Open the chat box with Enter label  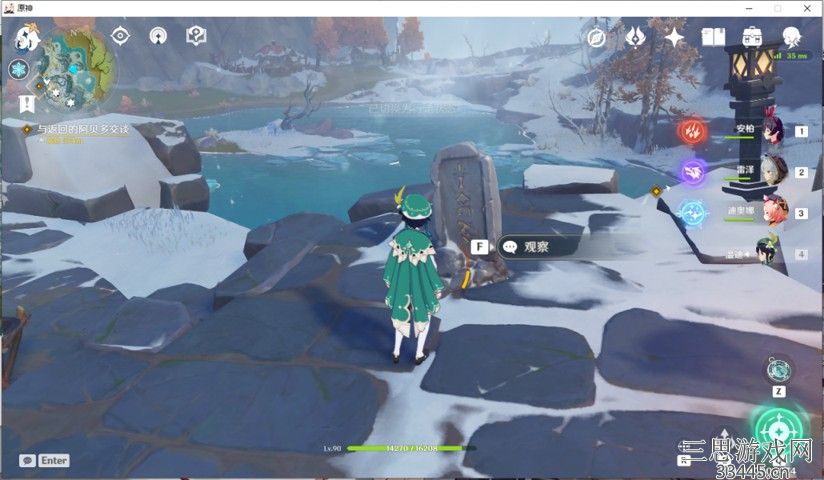pos(44,460)
